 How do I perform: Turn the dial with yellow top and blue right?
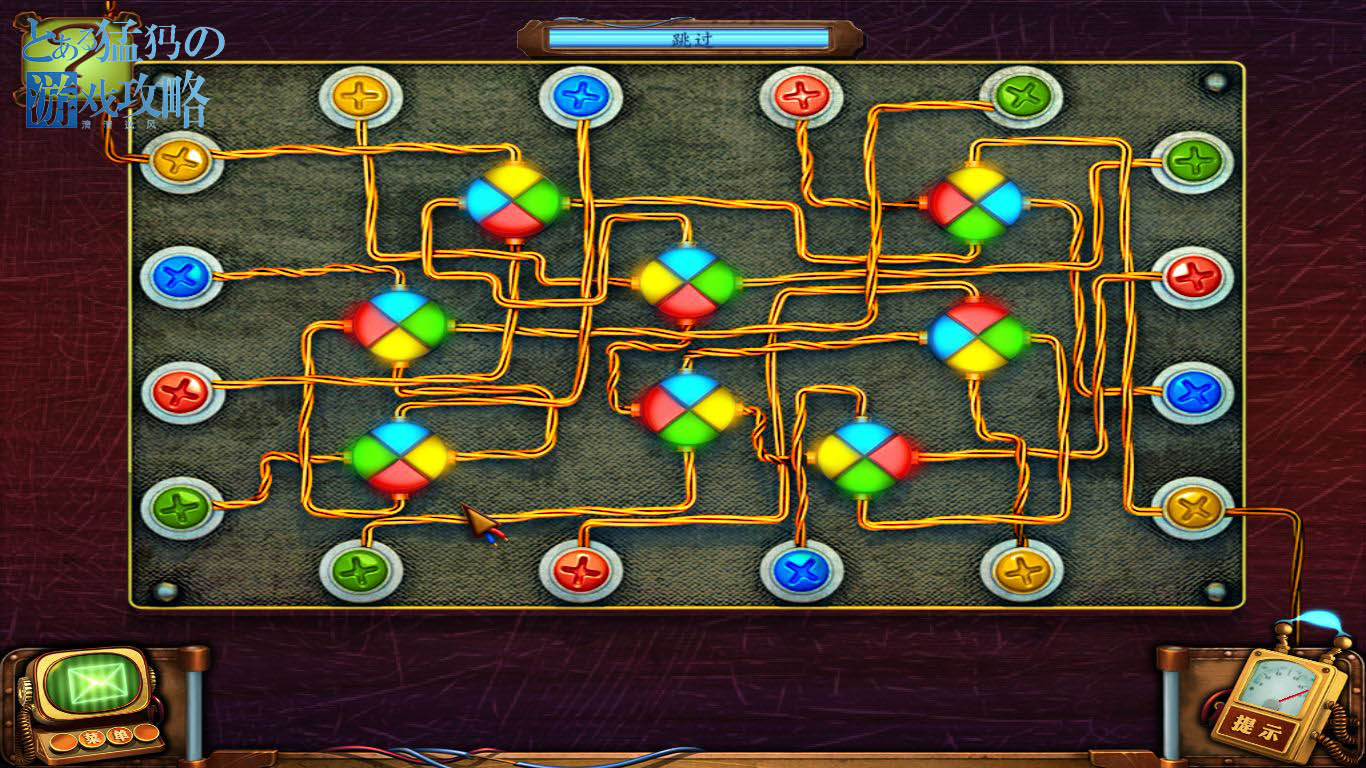[x=977, y=203]
